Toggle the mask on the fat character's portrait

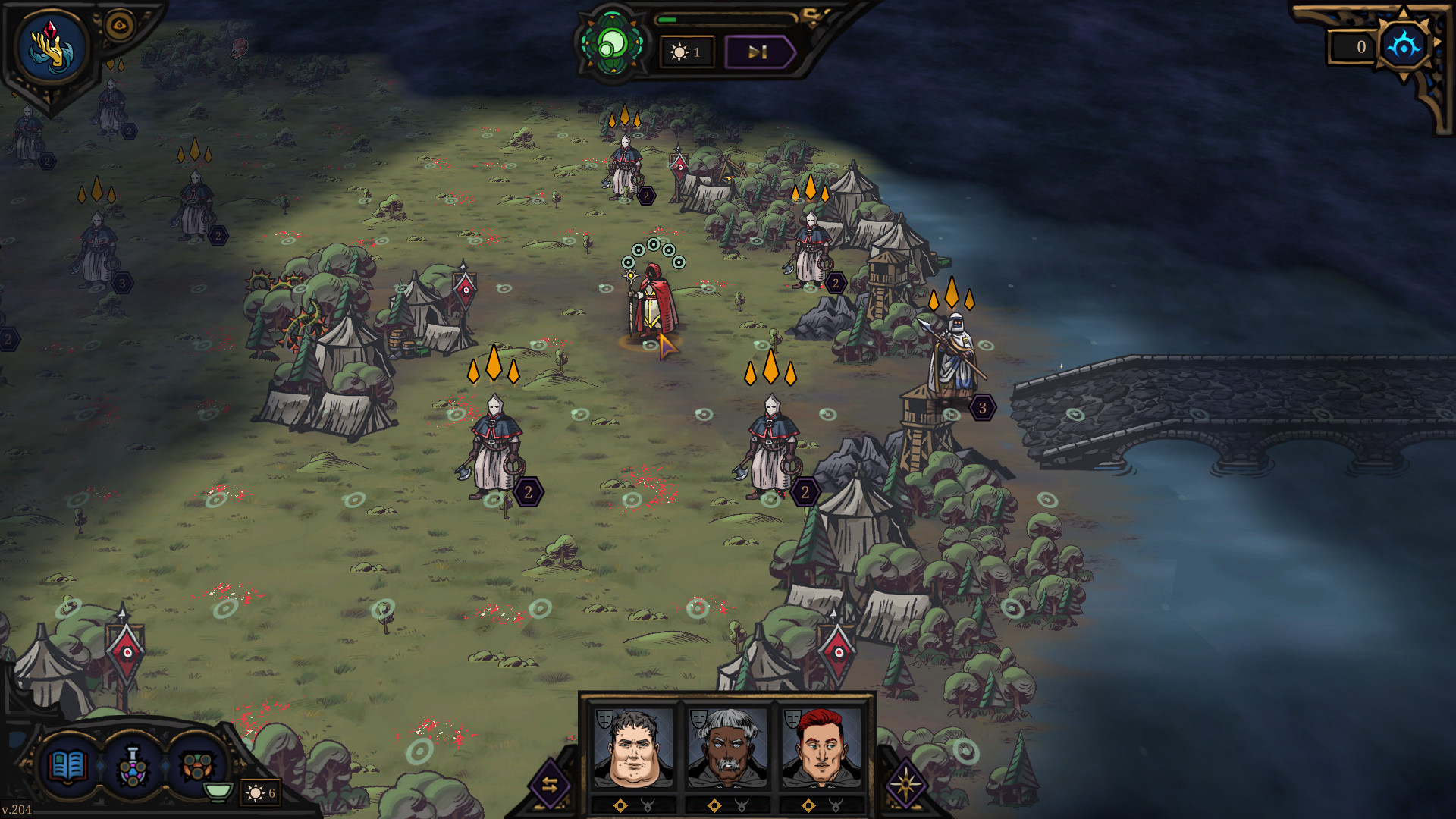pos(604,719)
